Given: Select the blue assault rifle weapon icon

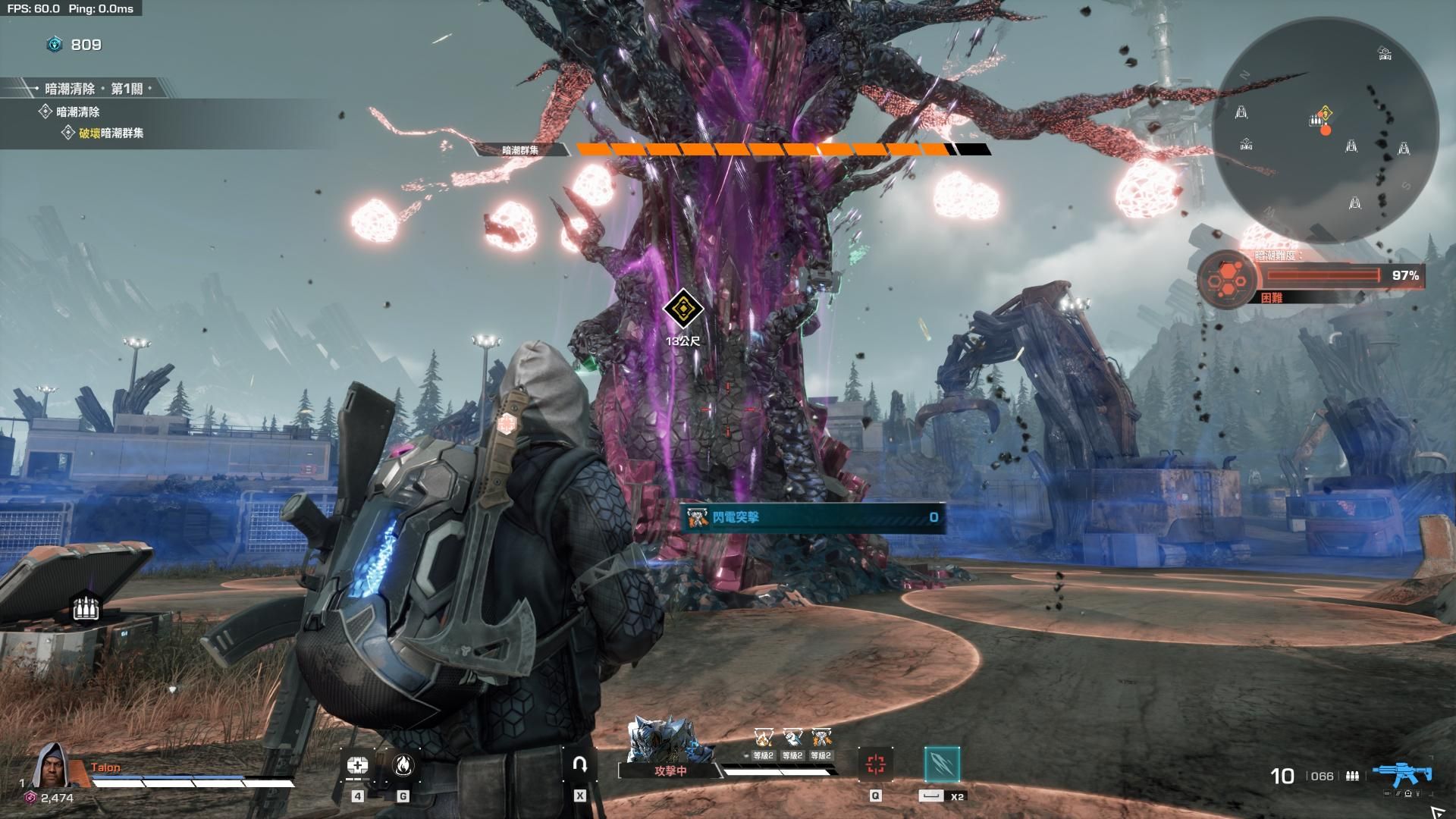Looking at the screenshot, I should pos(1402,774).
